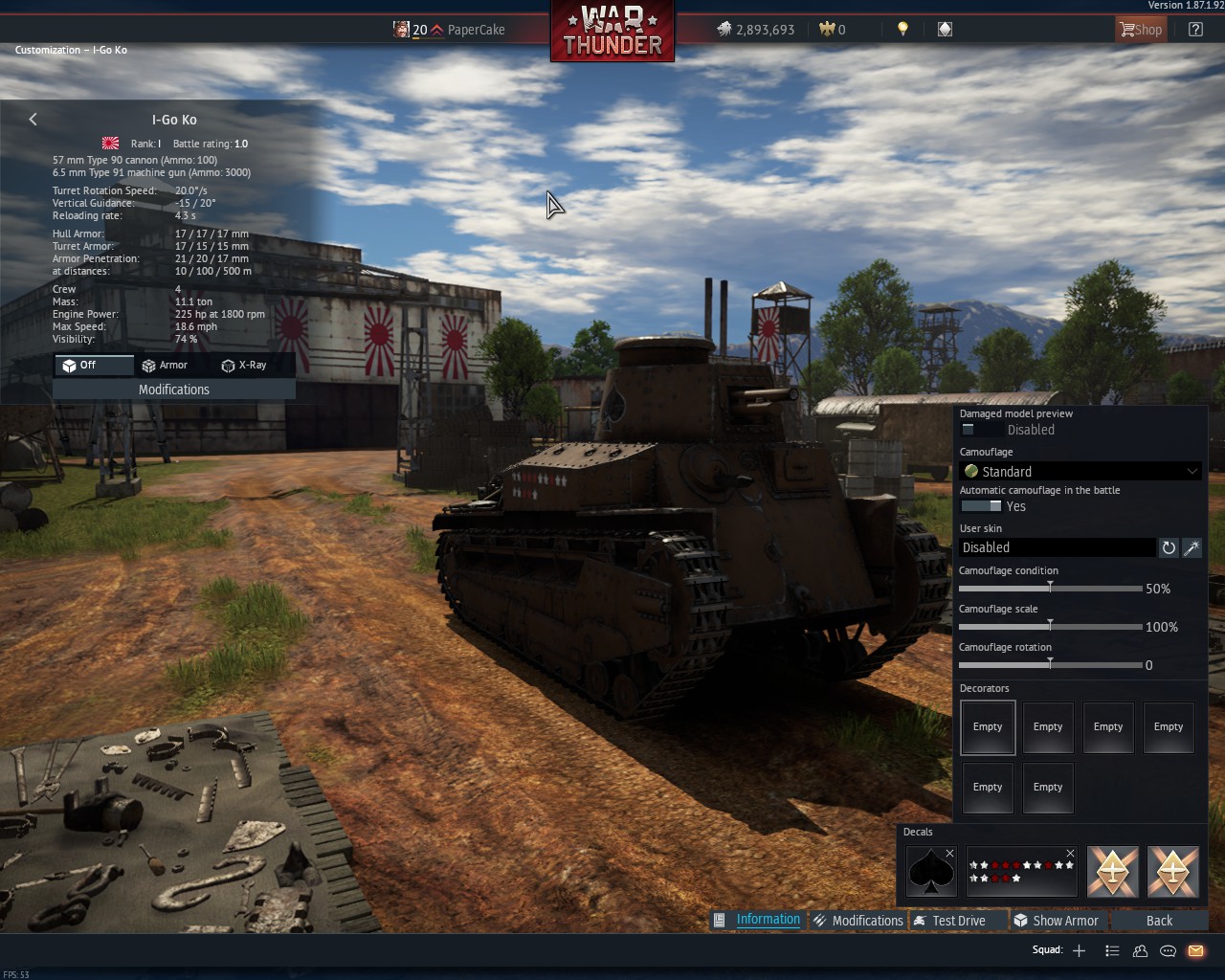
Task: Open the Shop
Action: (x=1141, y=30)
